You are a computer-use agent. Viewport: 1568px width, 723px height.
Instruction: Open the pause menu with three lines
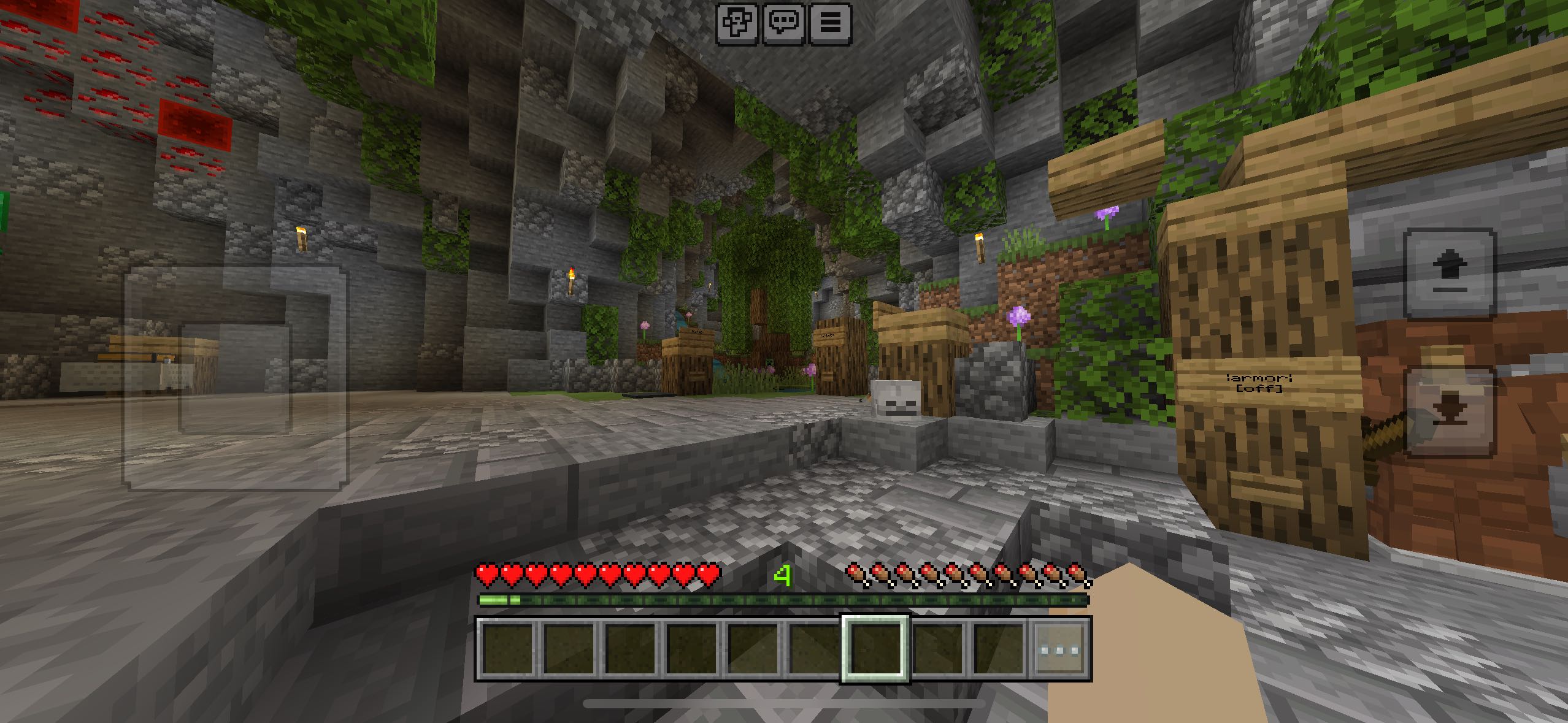tap(831, 24)
